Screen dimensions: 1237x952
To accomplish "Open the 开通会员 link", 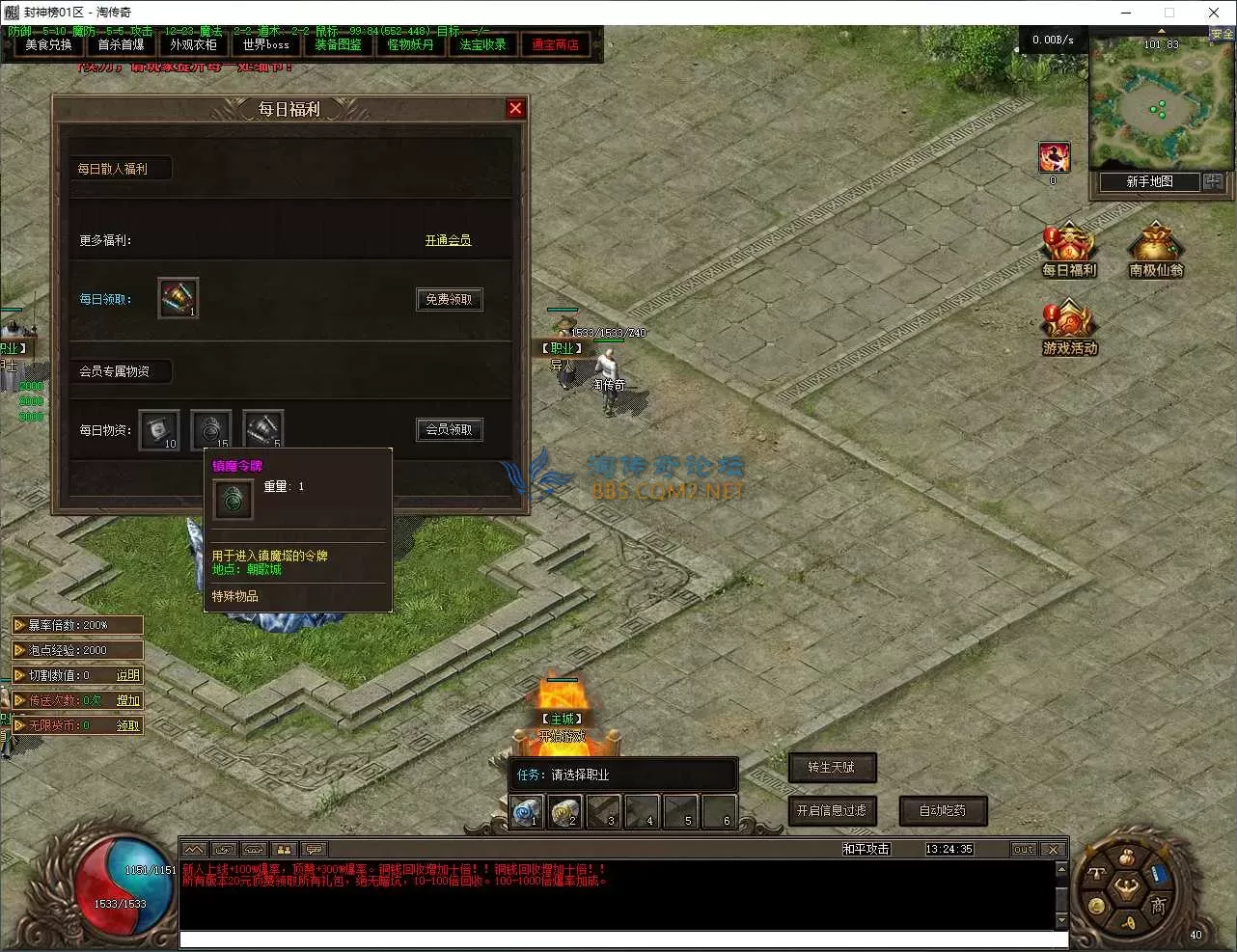I will (448, 240).
